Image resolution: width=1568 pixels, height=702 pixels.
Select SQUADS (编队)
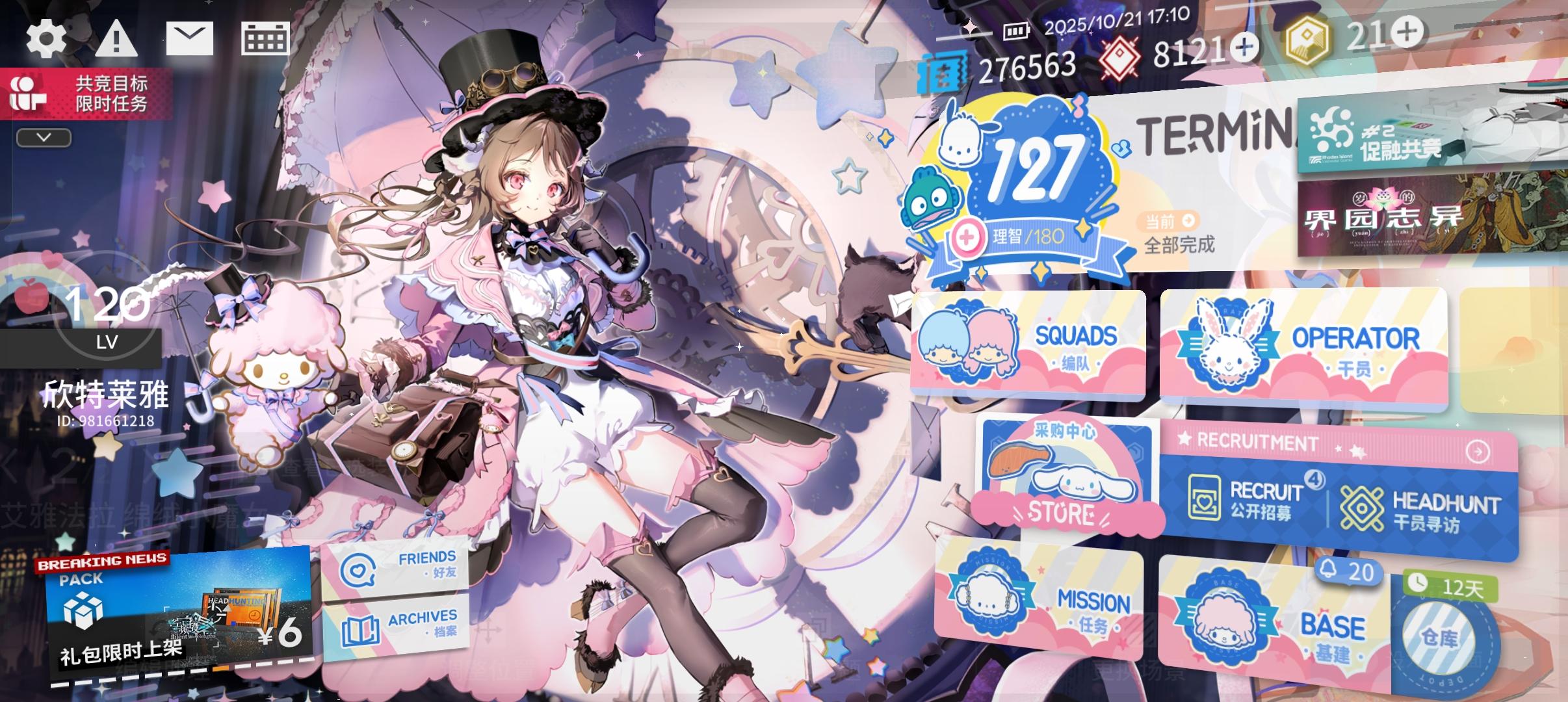(1027, 344)
